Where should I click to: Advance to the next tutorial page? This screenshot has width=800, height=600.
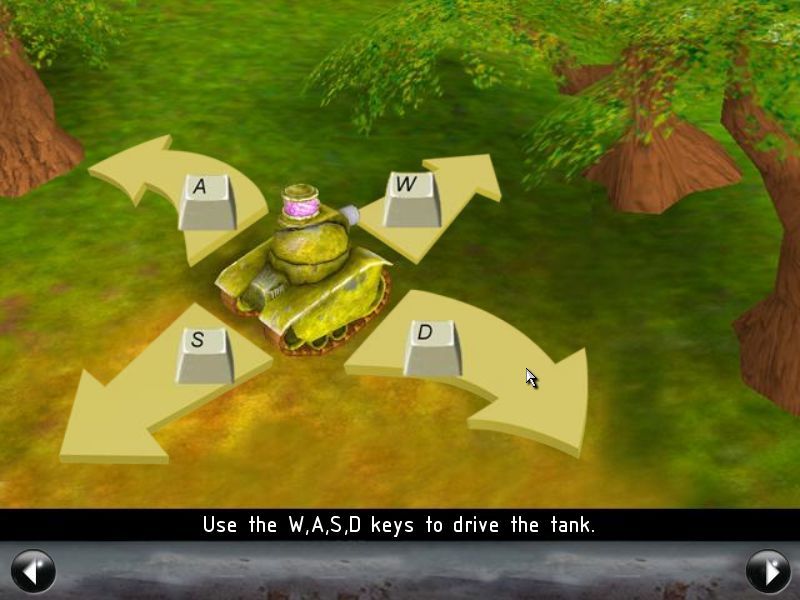coord(767,571)
